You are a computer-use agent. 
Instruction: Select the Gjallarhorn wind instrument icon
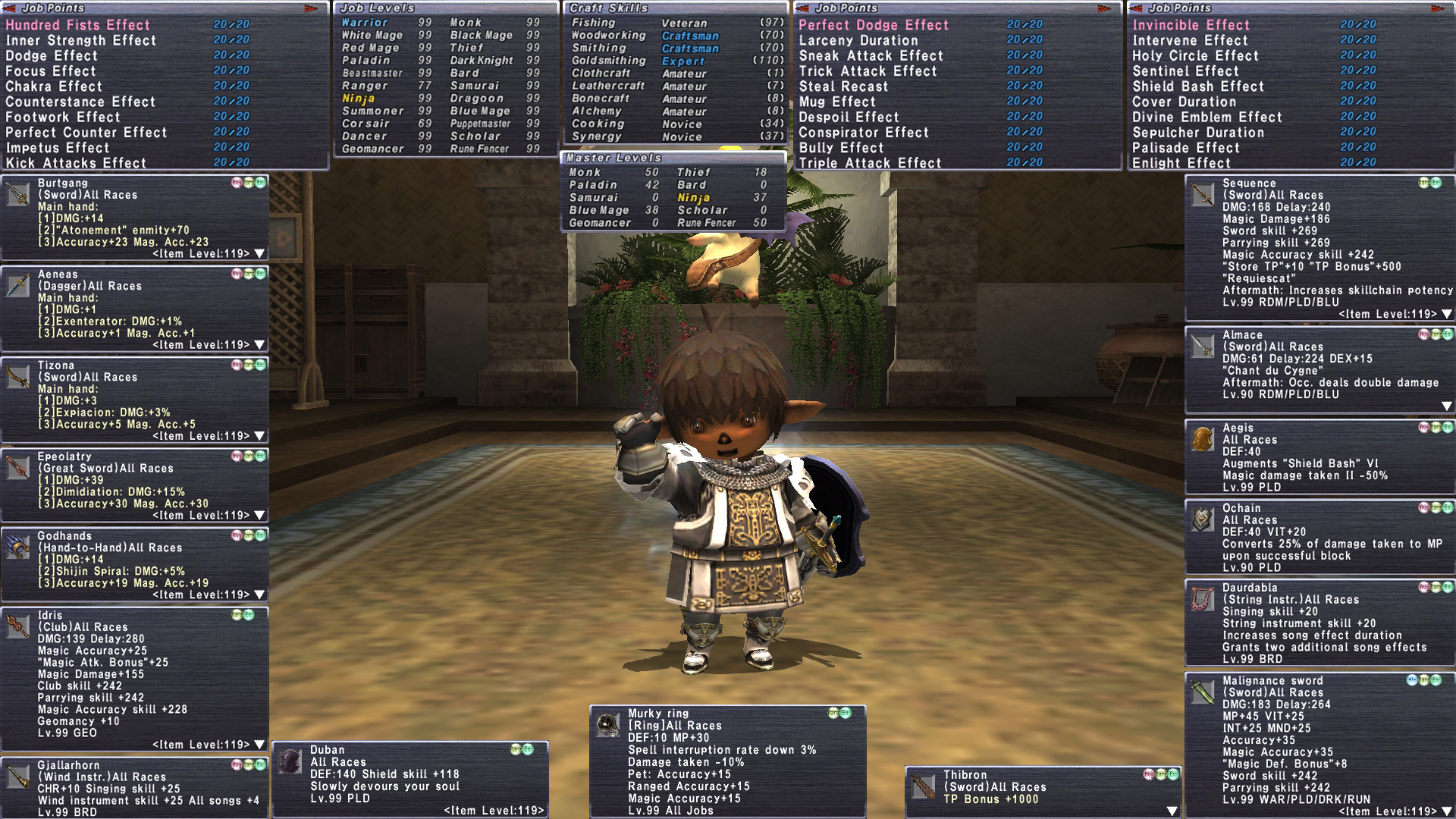click(18, 777)
